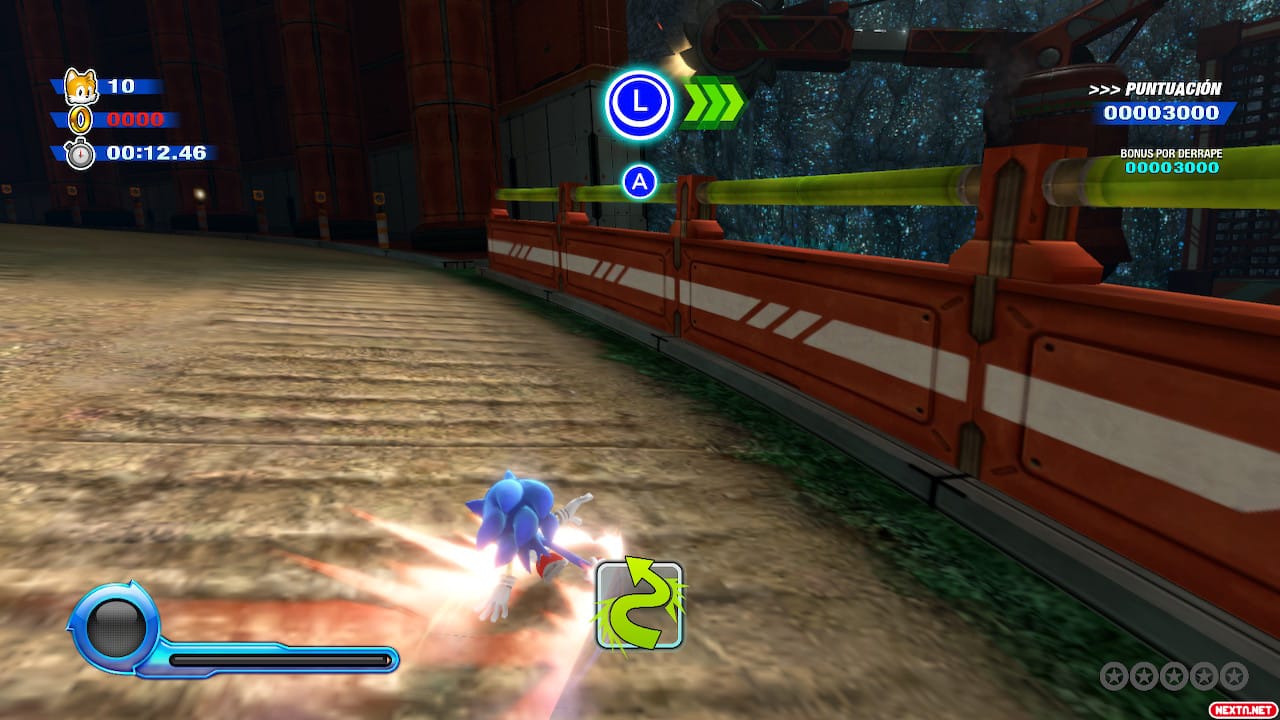Viewport: 1280px width, 720px height.
Task: Select the gold ring counter icon
Action: (80, 120)
